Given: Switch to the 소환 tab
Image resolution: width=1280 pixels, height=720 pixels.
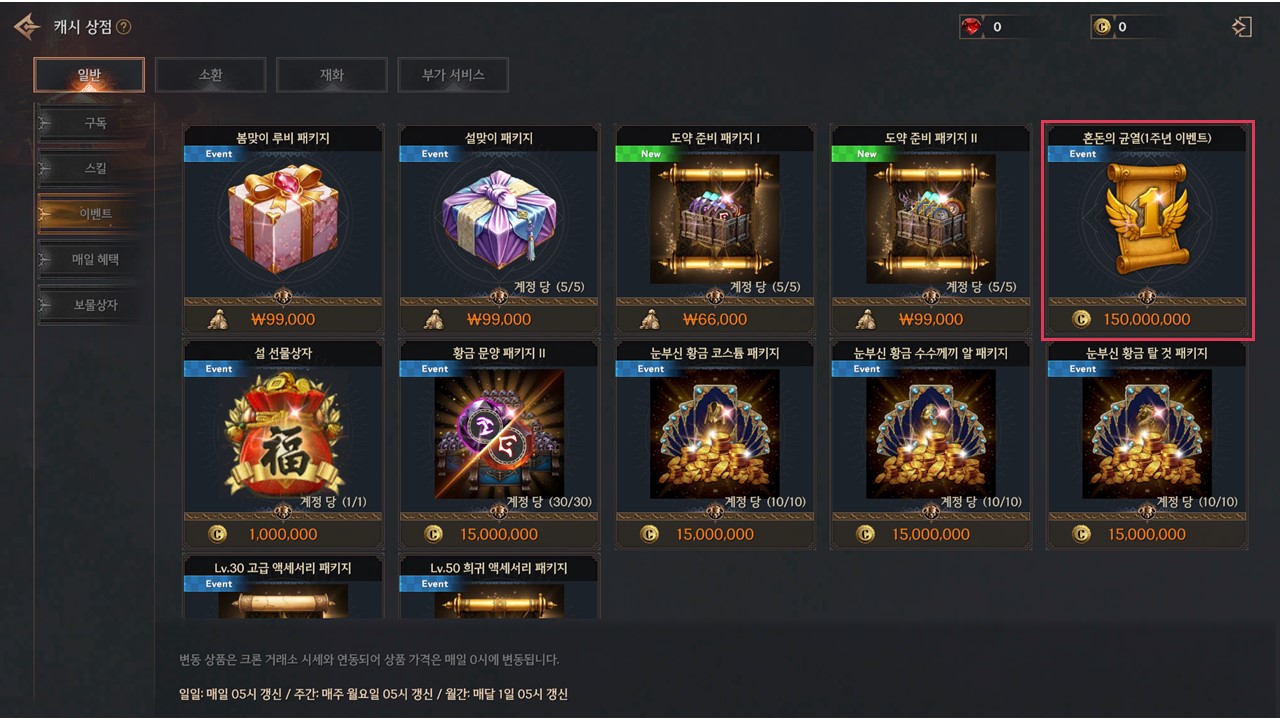Looking at the screenshot, I should pos(210,75).
